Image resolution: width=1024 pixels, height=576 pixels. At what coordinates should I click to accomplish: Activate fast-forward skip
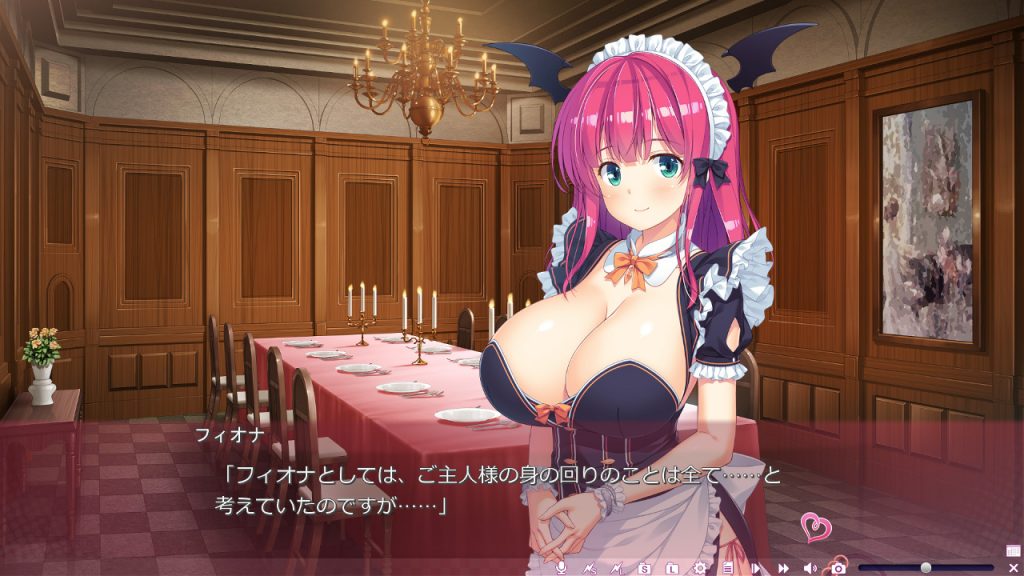click(783, 568)
